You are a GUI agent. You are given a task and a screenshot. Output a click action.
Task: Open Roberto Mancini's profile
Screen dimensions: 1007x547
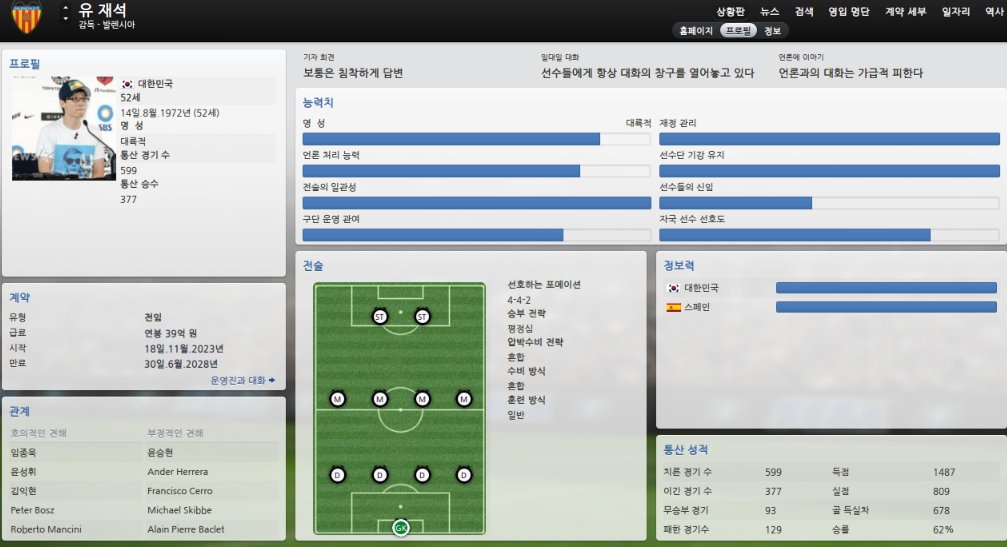[46, 529]
